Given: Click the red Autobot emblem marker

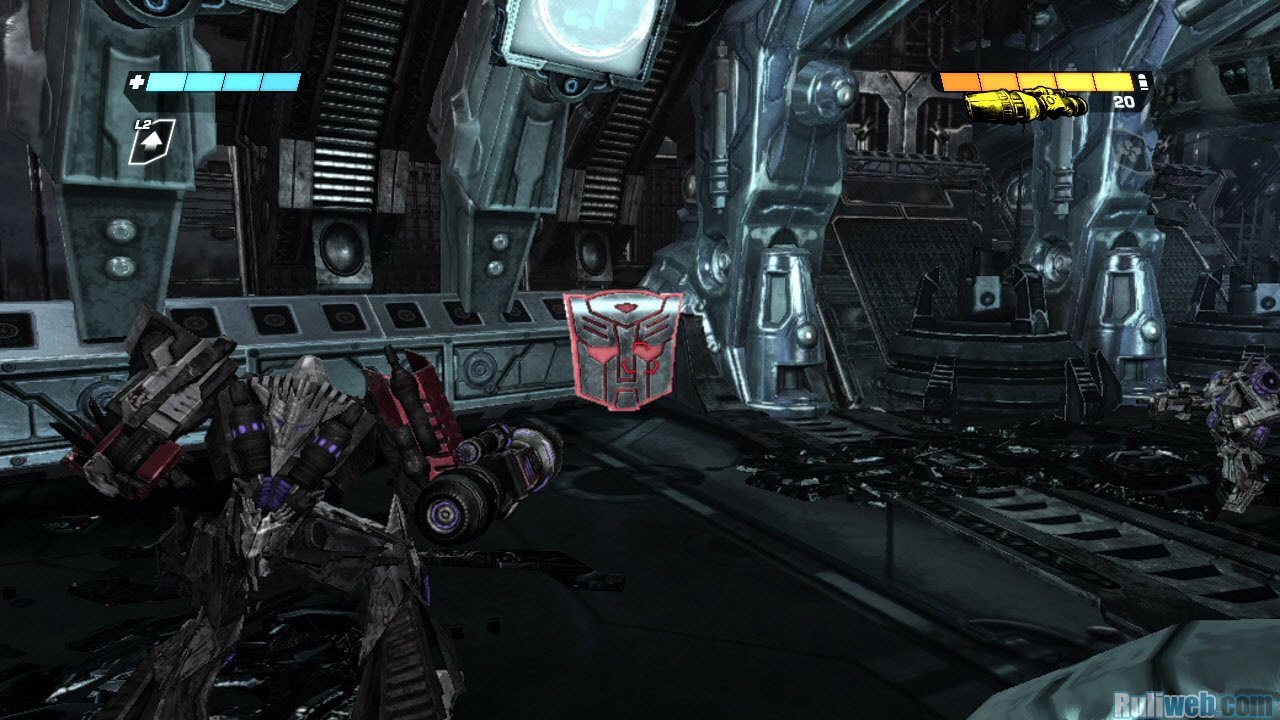Looking at the screenshot, I should tap(622, 350).
